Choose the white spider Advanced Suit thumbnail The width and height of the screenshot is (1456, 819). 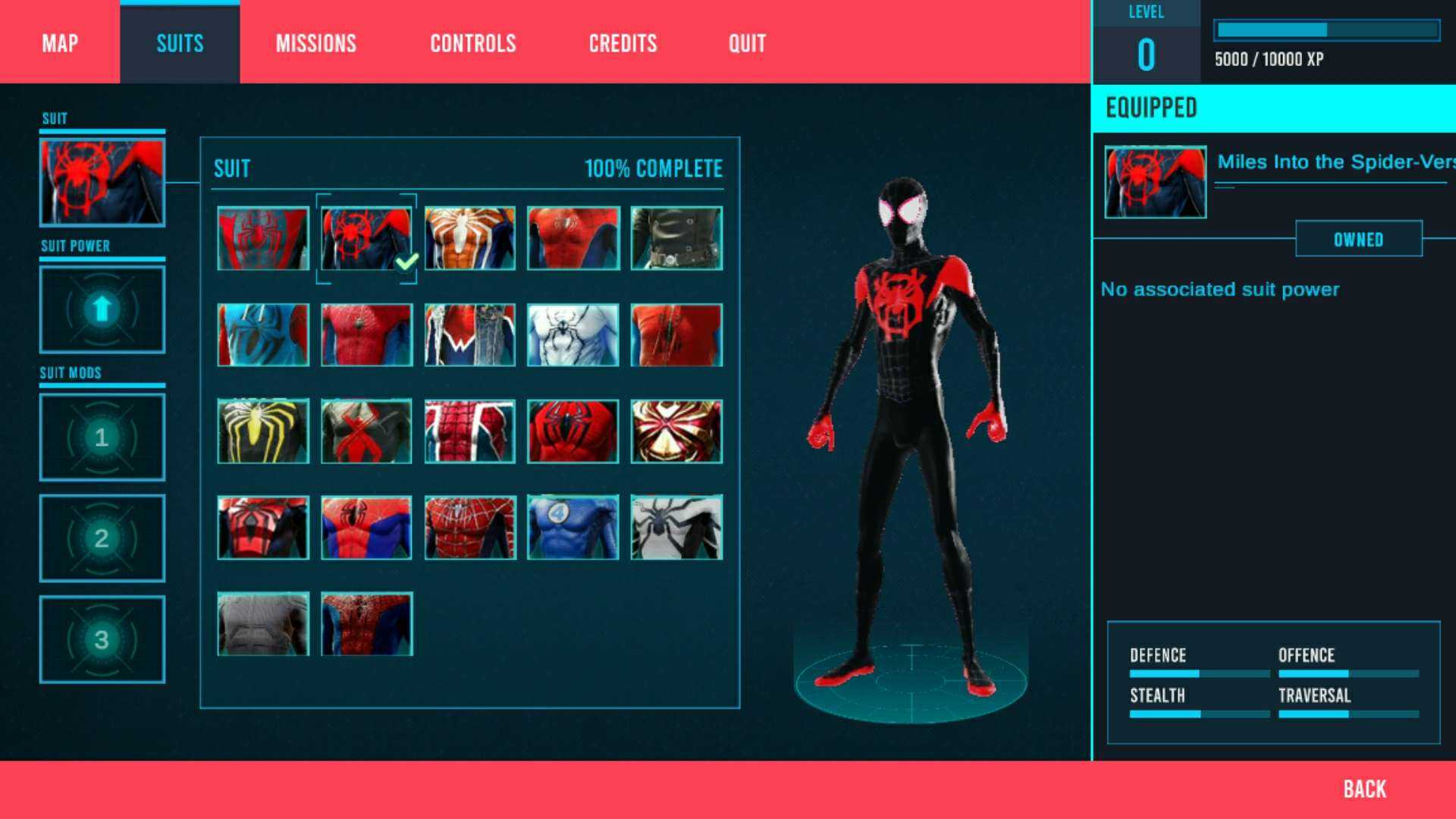pos(469,238)
